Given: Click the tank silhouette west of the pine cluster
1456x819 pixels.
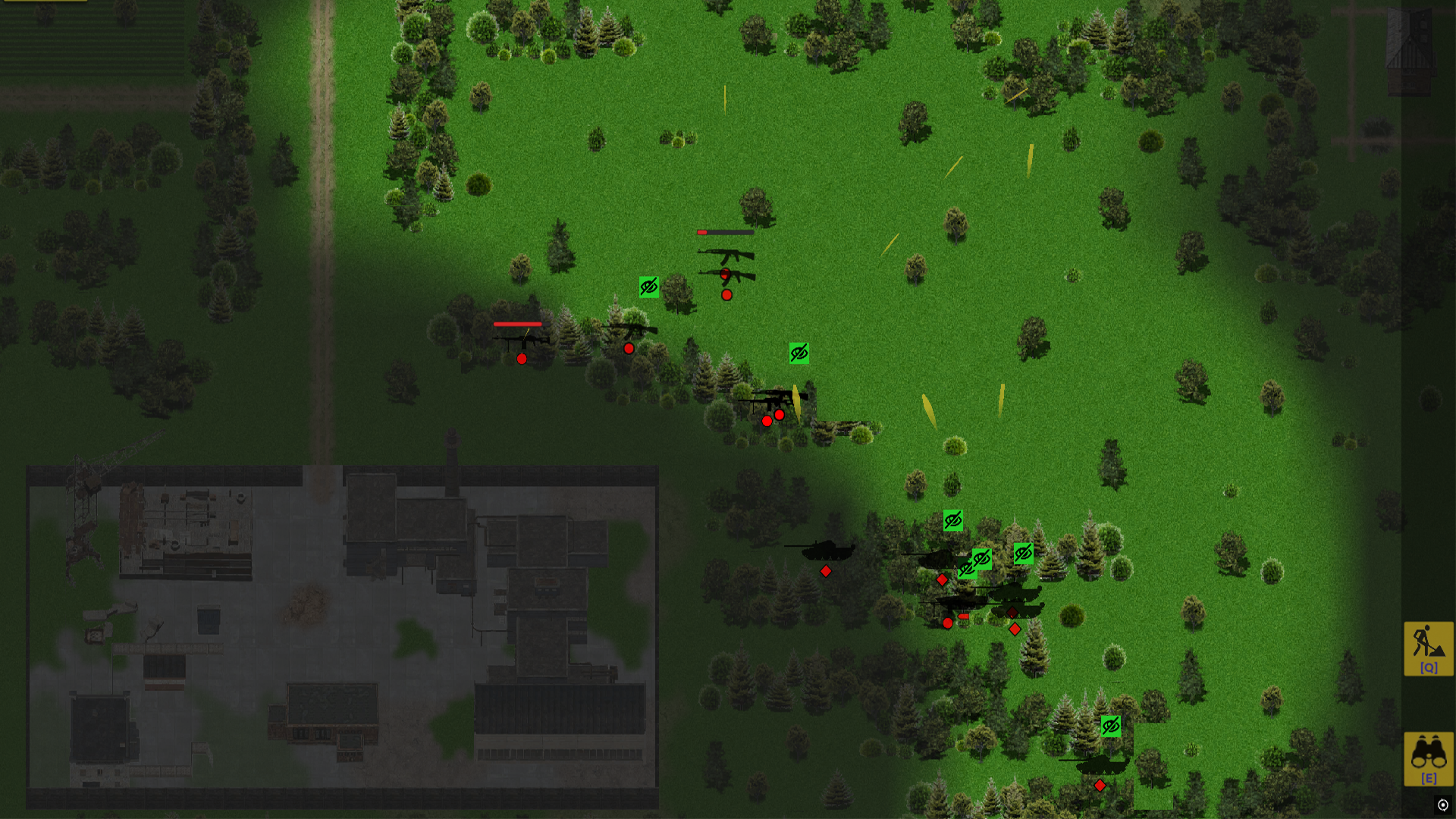Looking at the screenshot, I should (827, 549).
